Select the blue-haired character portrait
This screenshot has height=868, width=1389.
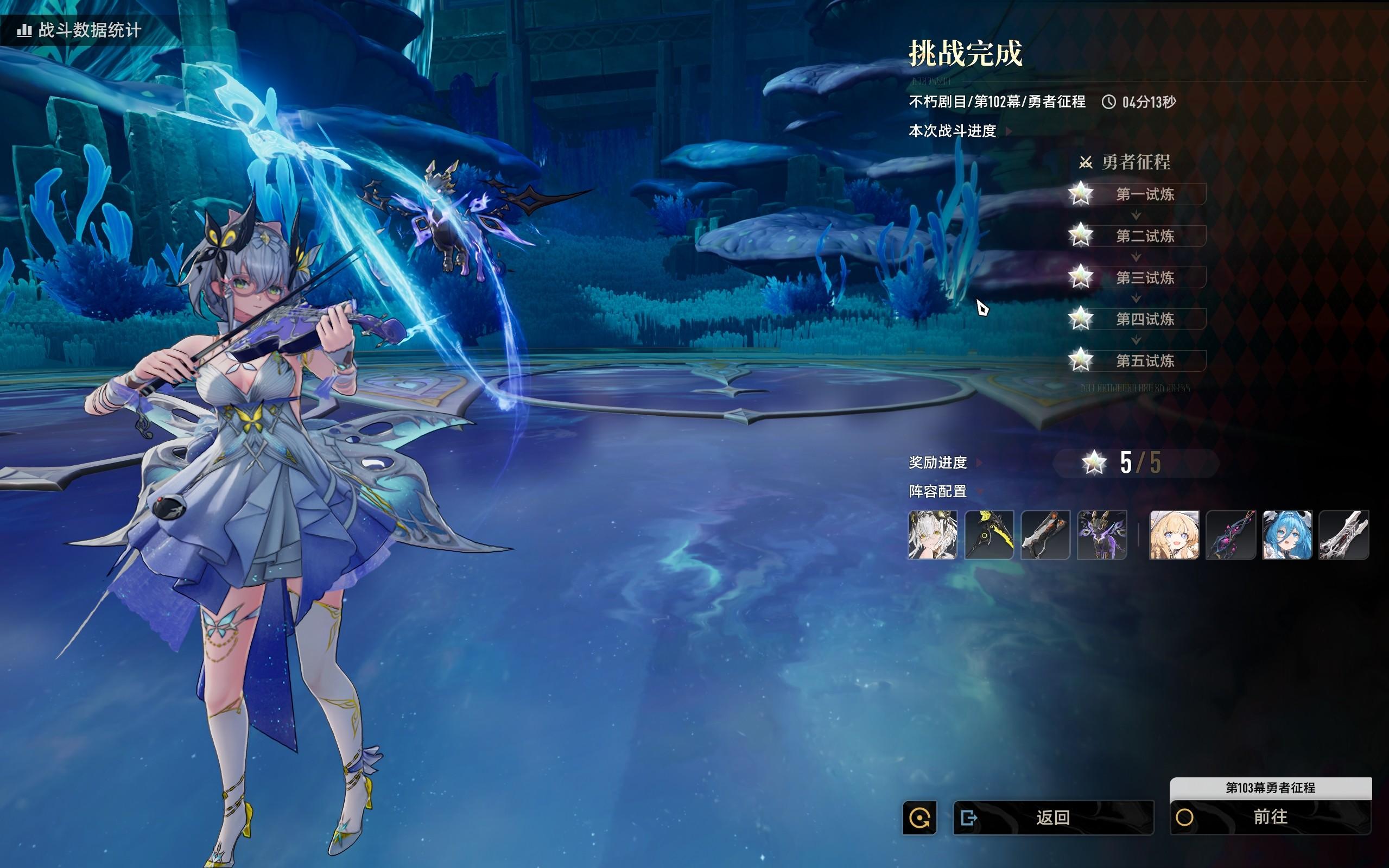tap(1287, 535)
